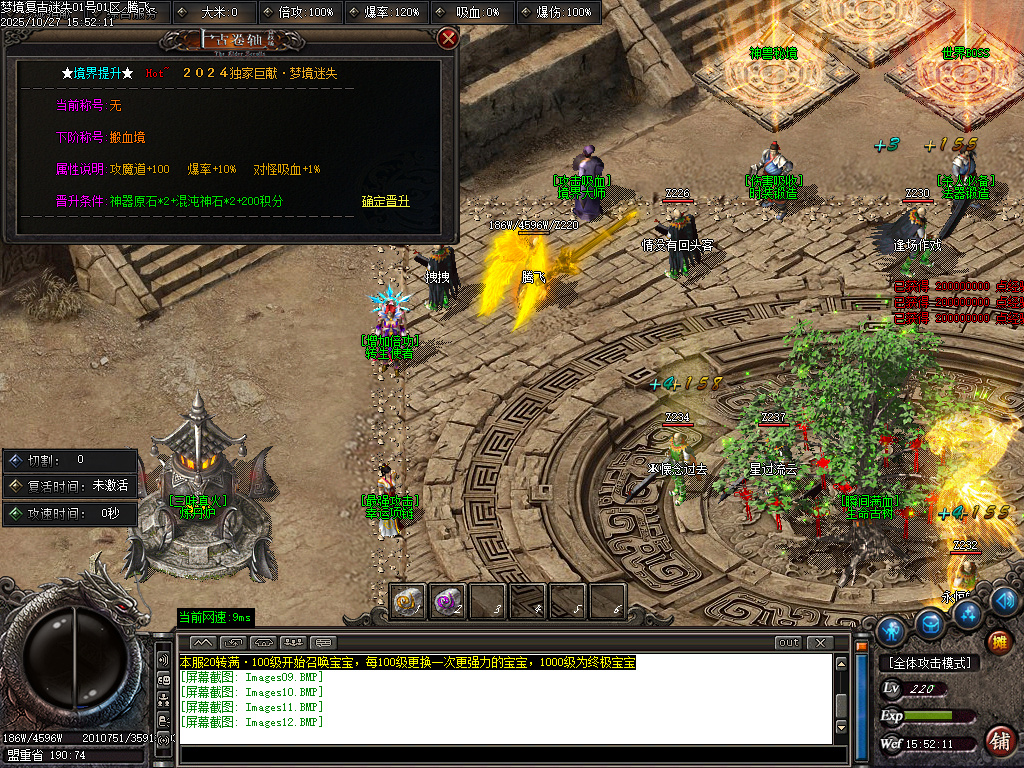Open the skills sparkle icon
The height and width of the screenshot is (768, 1024).
(x=968, y=612)
